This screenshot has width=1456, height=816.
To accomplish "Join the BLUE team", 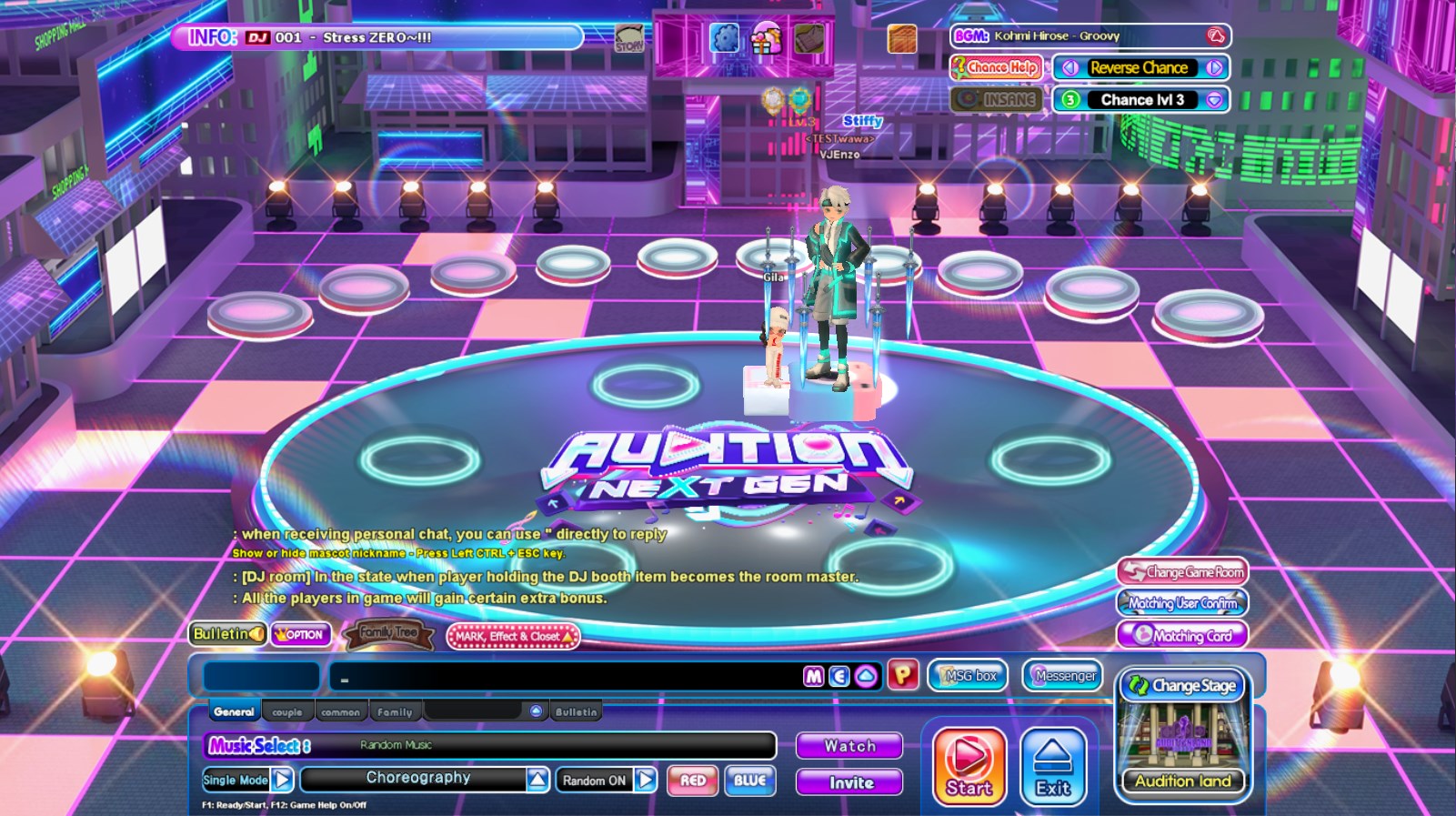I will tap(749, 781).
